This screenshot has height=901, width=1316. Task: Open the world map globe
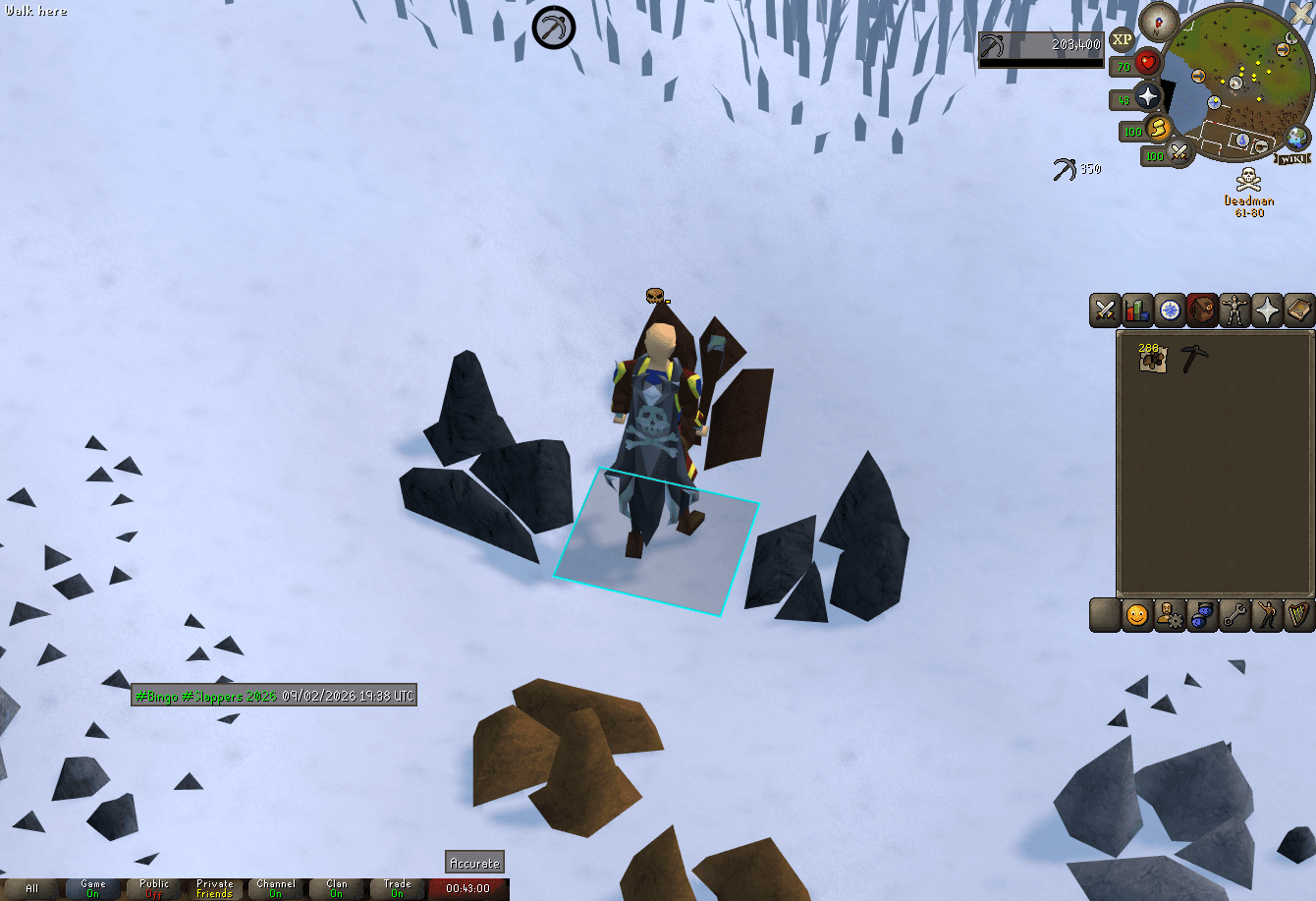coord(1296,138)
